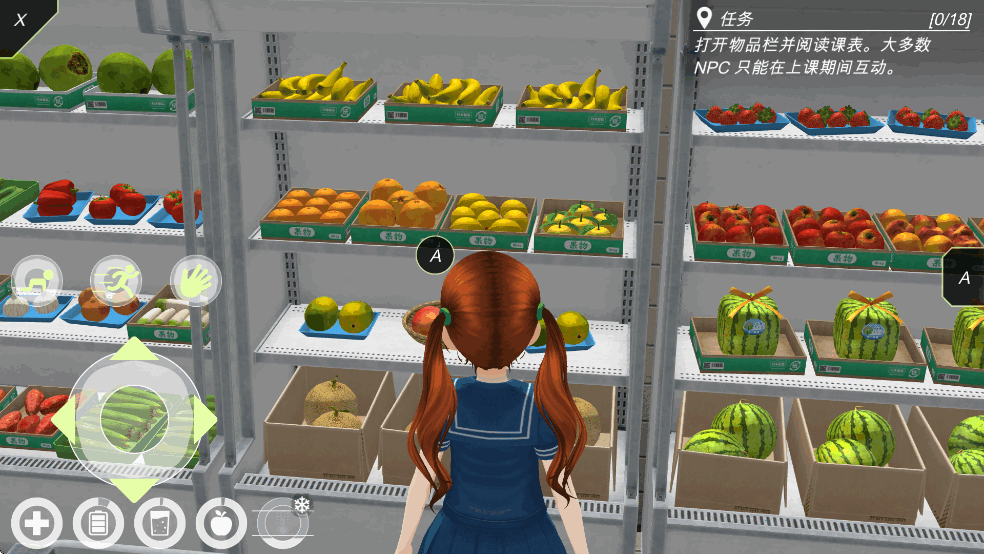Check the battery energy status icon
984x554 pixels.
pyautogui.click(x=98, y=523)
